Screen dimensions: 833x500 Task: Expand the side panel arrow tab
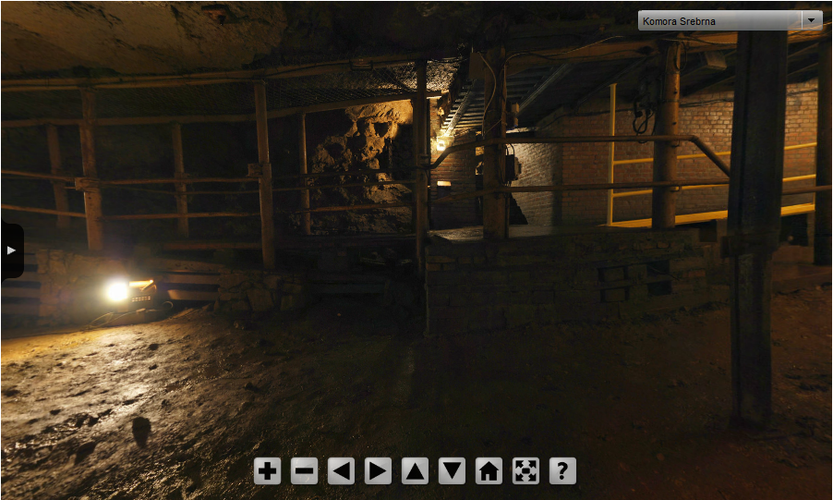pyautogui.click(x=11, y=250)
